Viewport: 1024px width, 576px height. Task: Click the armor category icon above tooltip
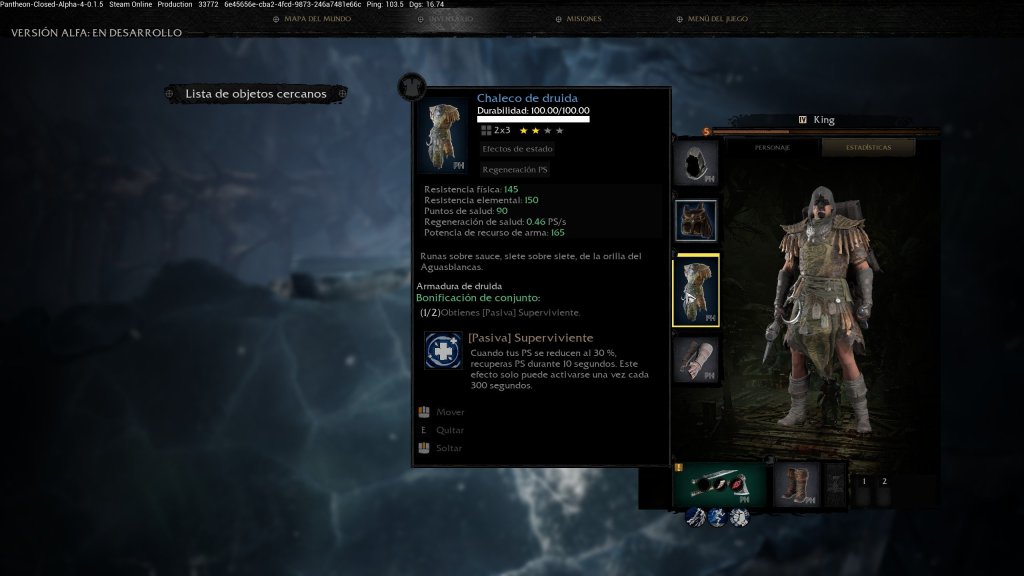click(412, 87)
